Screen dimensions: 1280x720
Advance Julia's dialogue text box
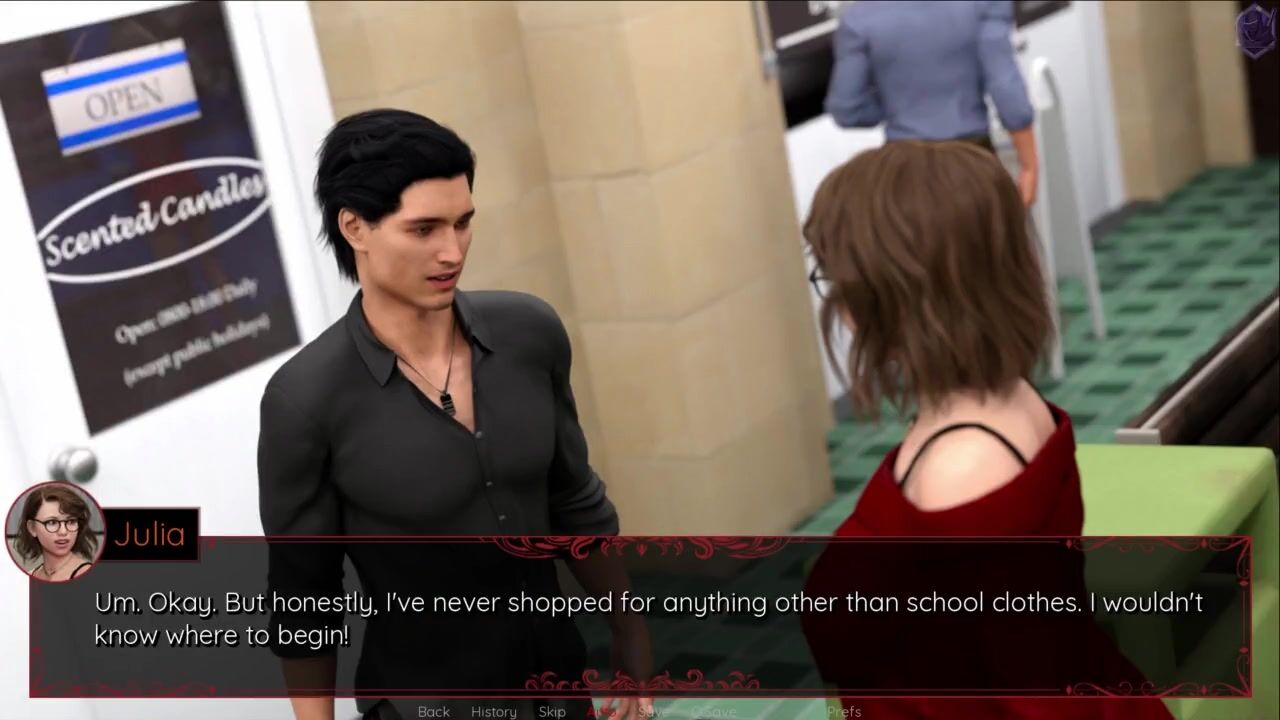[640, 618]
